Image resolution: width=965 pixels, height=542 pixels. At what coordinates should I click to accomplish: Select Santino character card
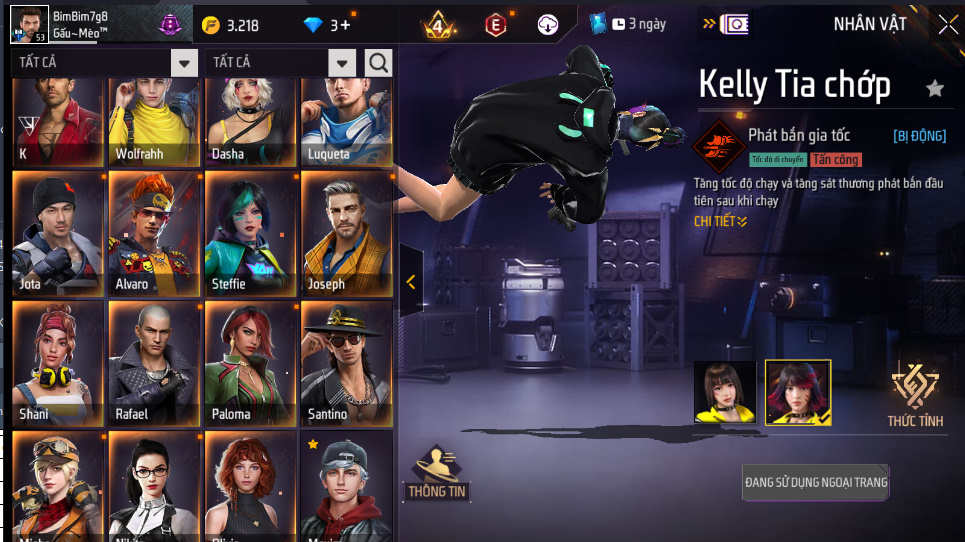[347, 364]
